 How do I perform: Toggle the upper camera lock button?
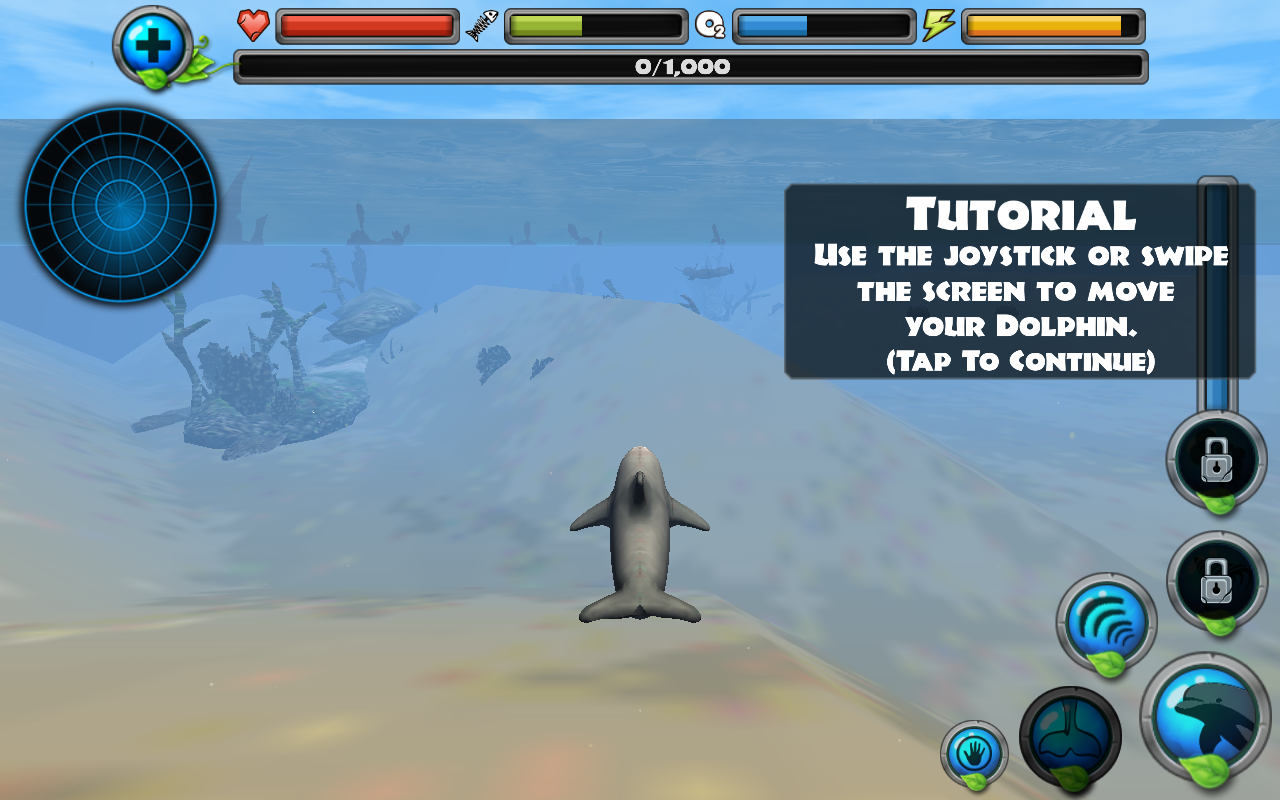tap(1216, 460)
